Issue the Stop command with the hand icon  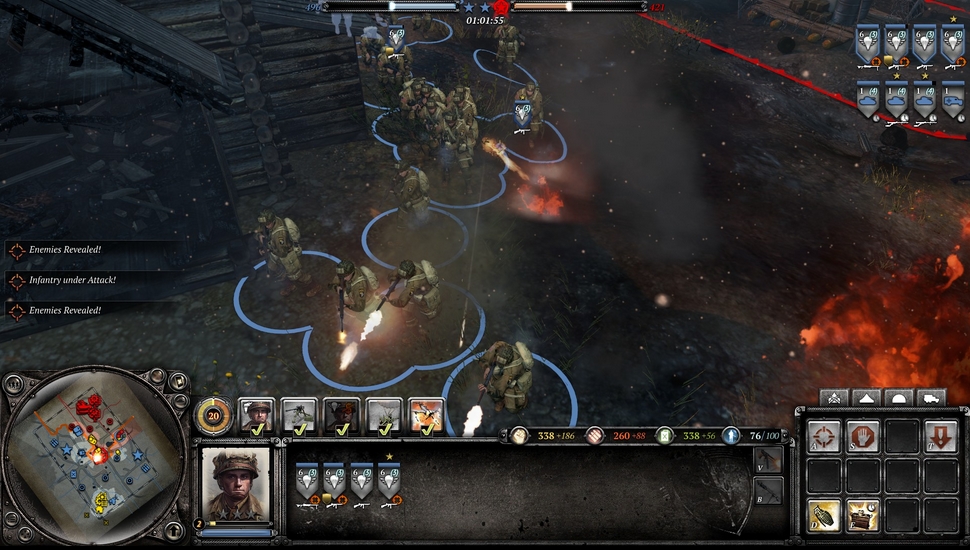863,436
